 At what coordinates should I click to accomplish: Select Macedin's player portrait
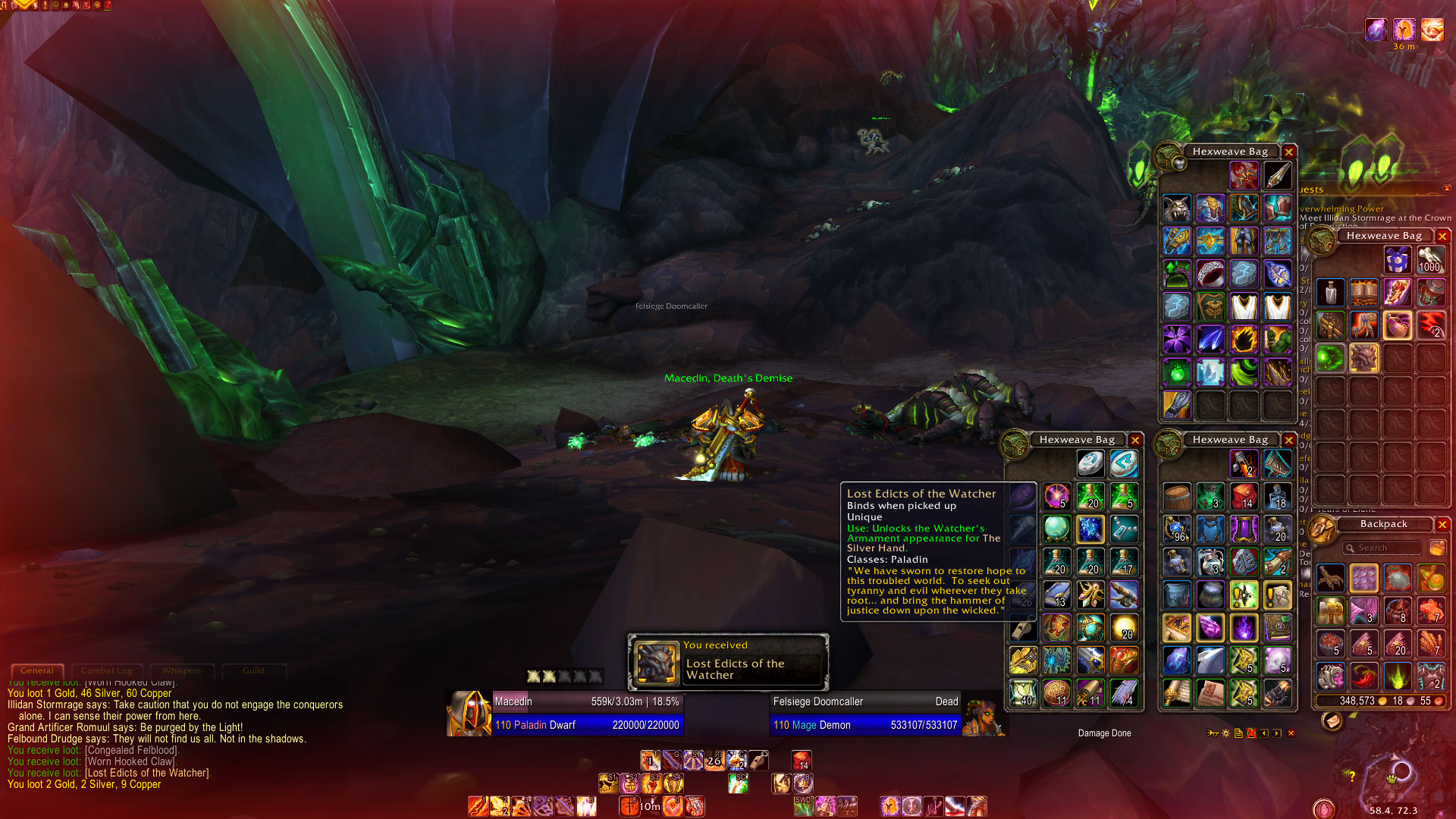[469, 713]
